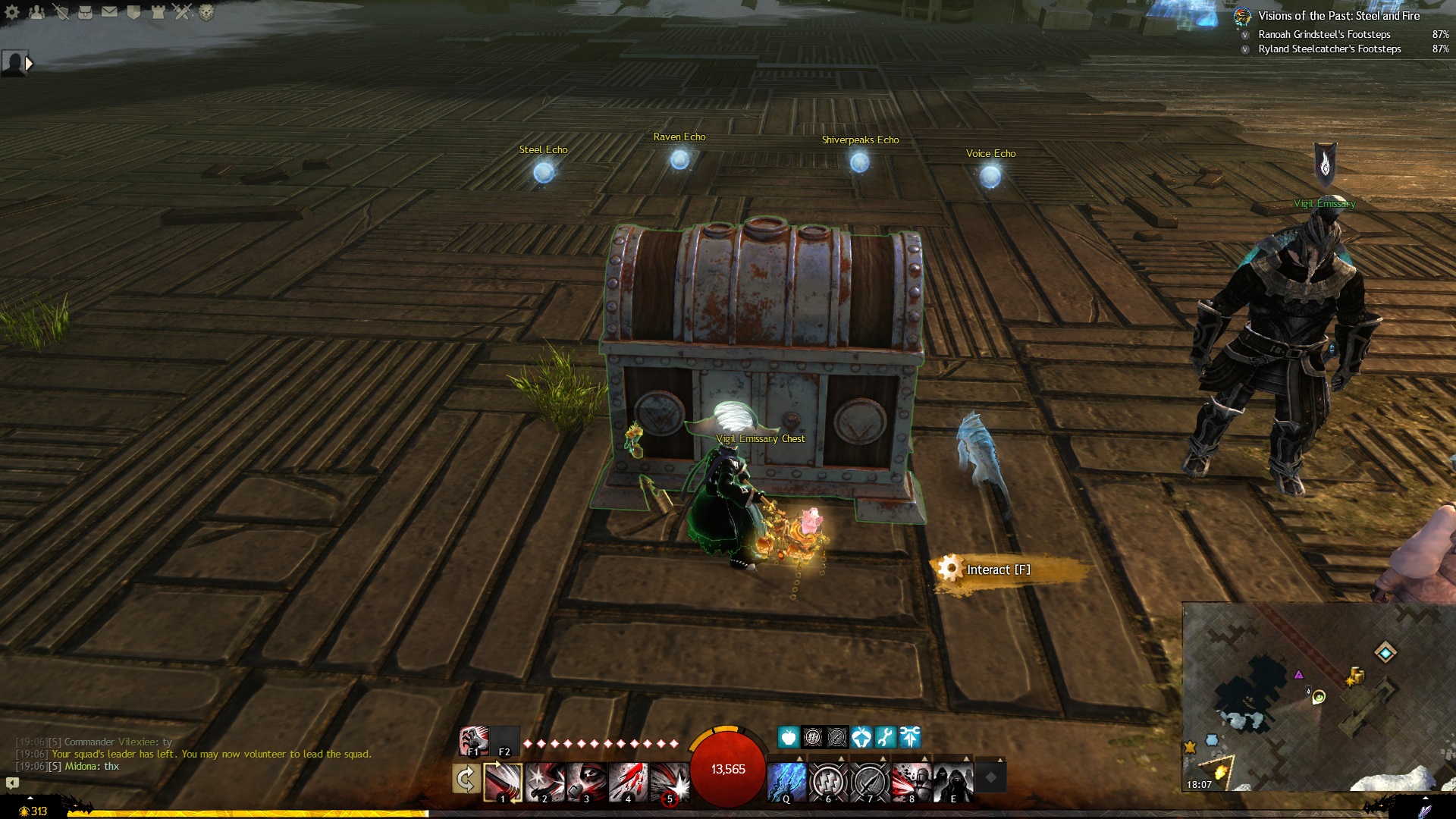The width and height of the screenshot is (1456, 819).
Task: Activate weapon skill slot 1
Action: 503,783
